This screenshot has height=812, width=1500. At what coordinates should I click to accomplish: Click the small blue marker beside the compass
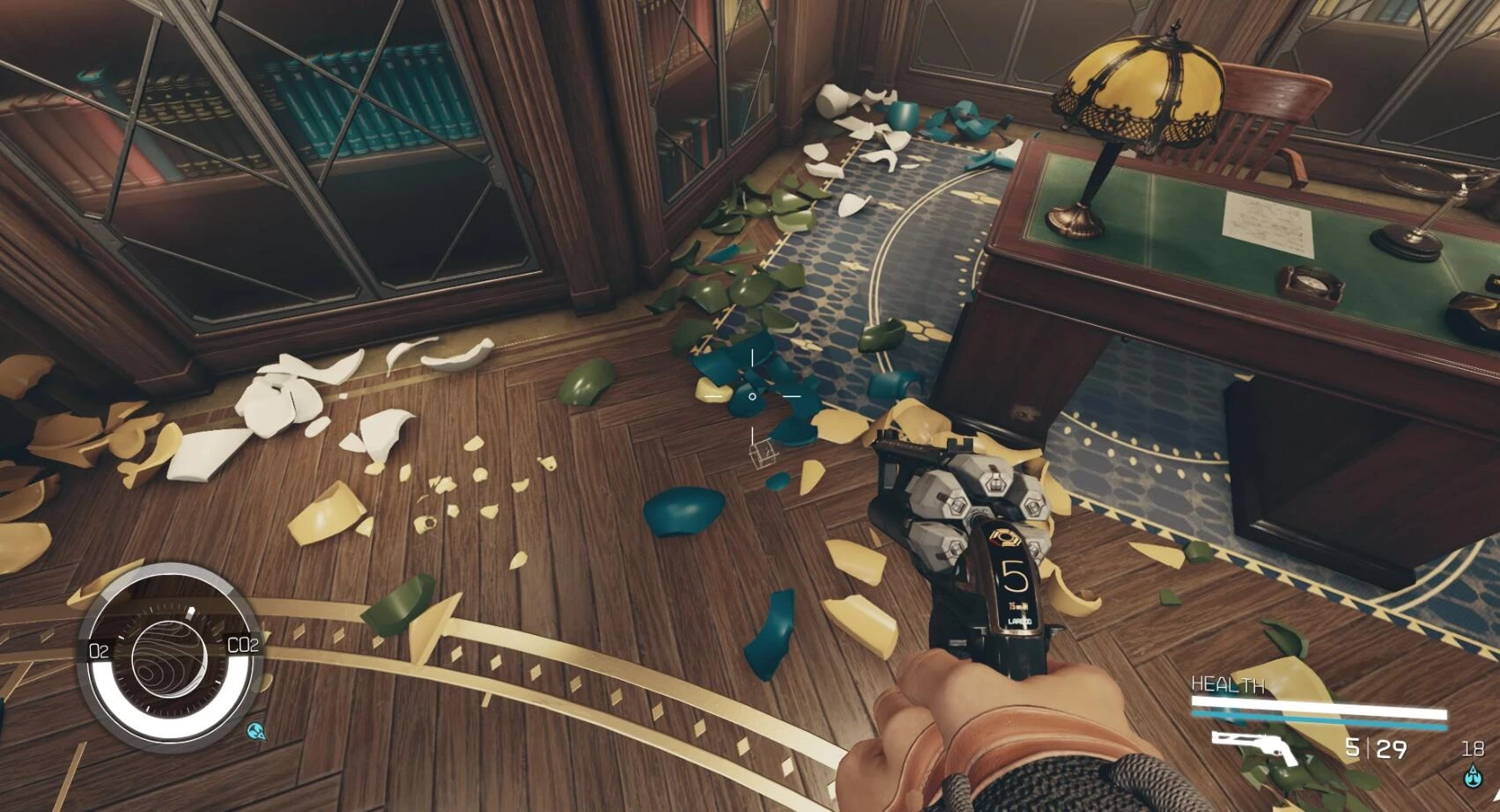click(x=256, y=730)
